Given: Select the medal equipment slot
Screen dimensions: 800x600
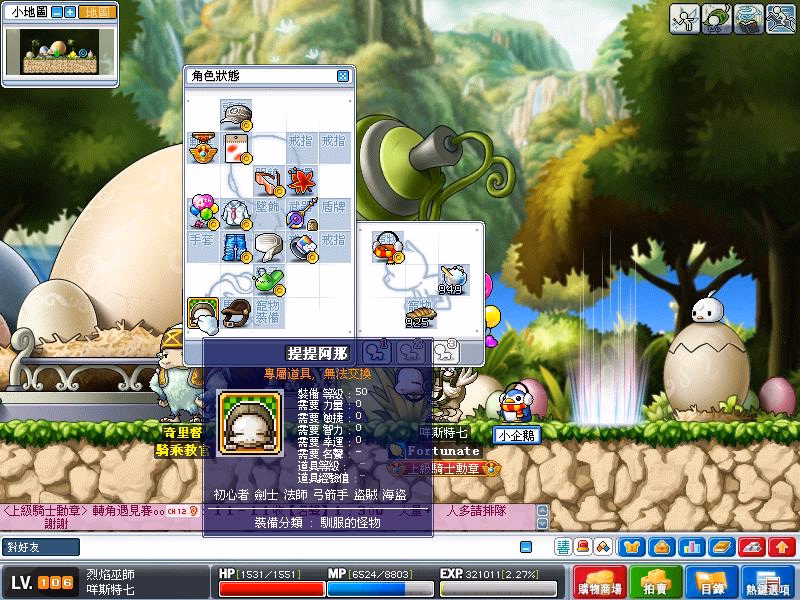Looking at the screenshot, I should (203, 147).
